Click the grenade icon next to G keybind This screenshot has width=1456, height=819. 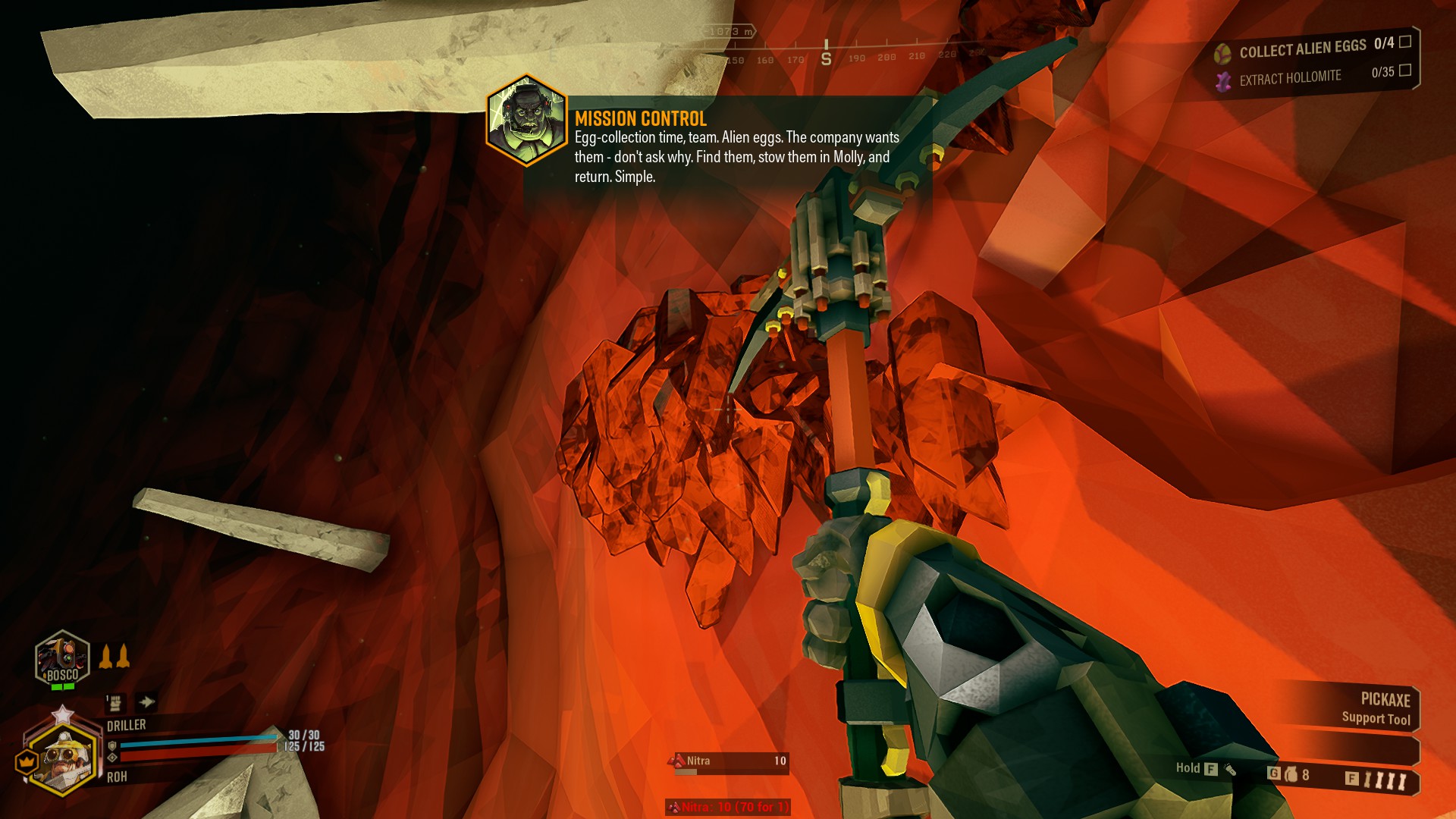click(x=1291, y=775)
